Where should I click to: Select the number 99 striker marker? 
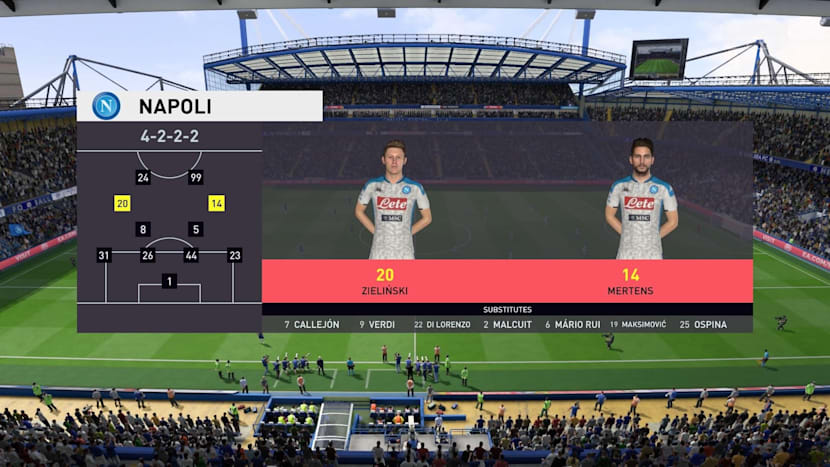196,177
